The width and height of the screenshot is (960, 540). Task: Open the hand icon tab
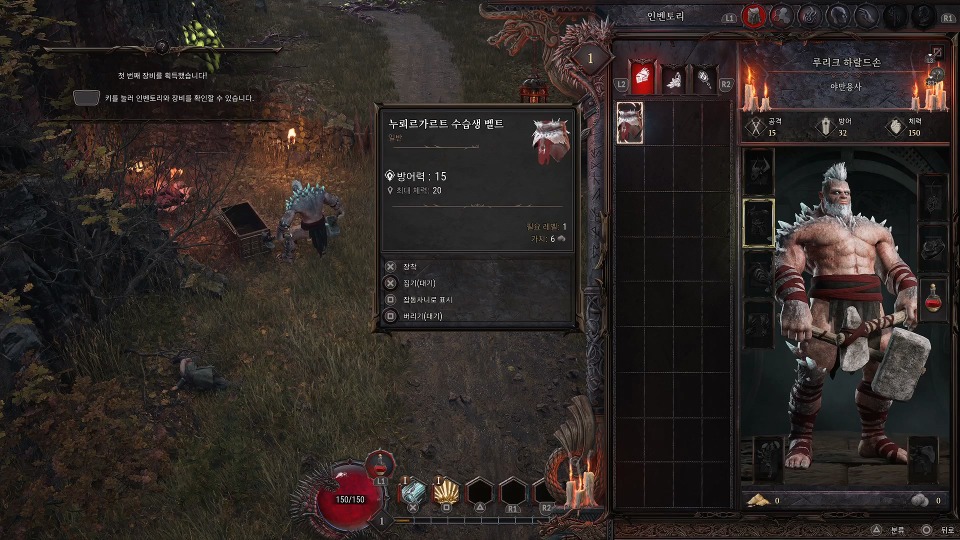(x=866, y=16)
